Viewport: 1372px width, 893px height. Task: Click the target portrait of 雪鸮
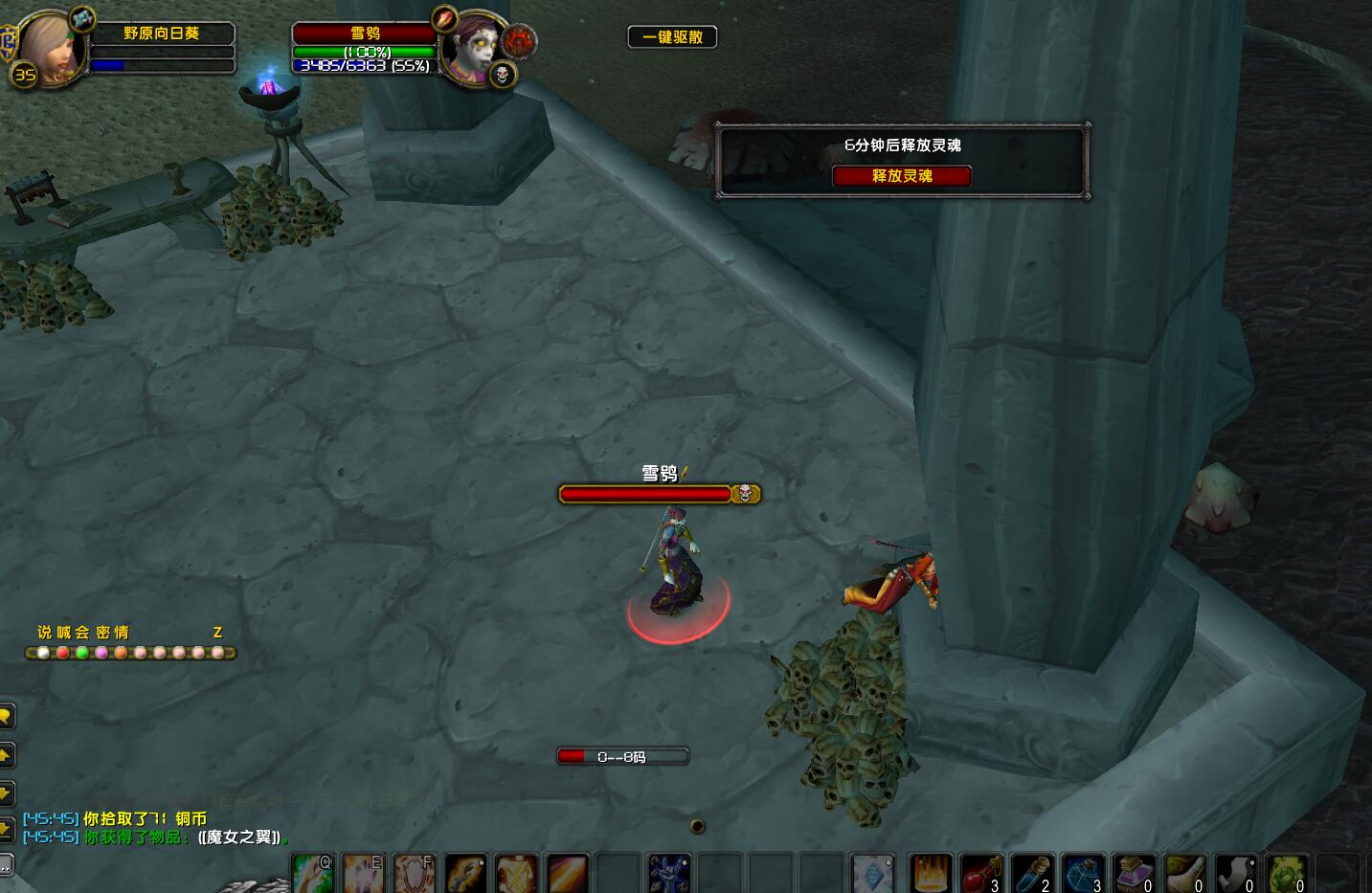coord(472,50)
